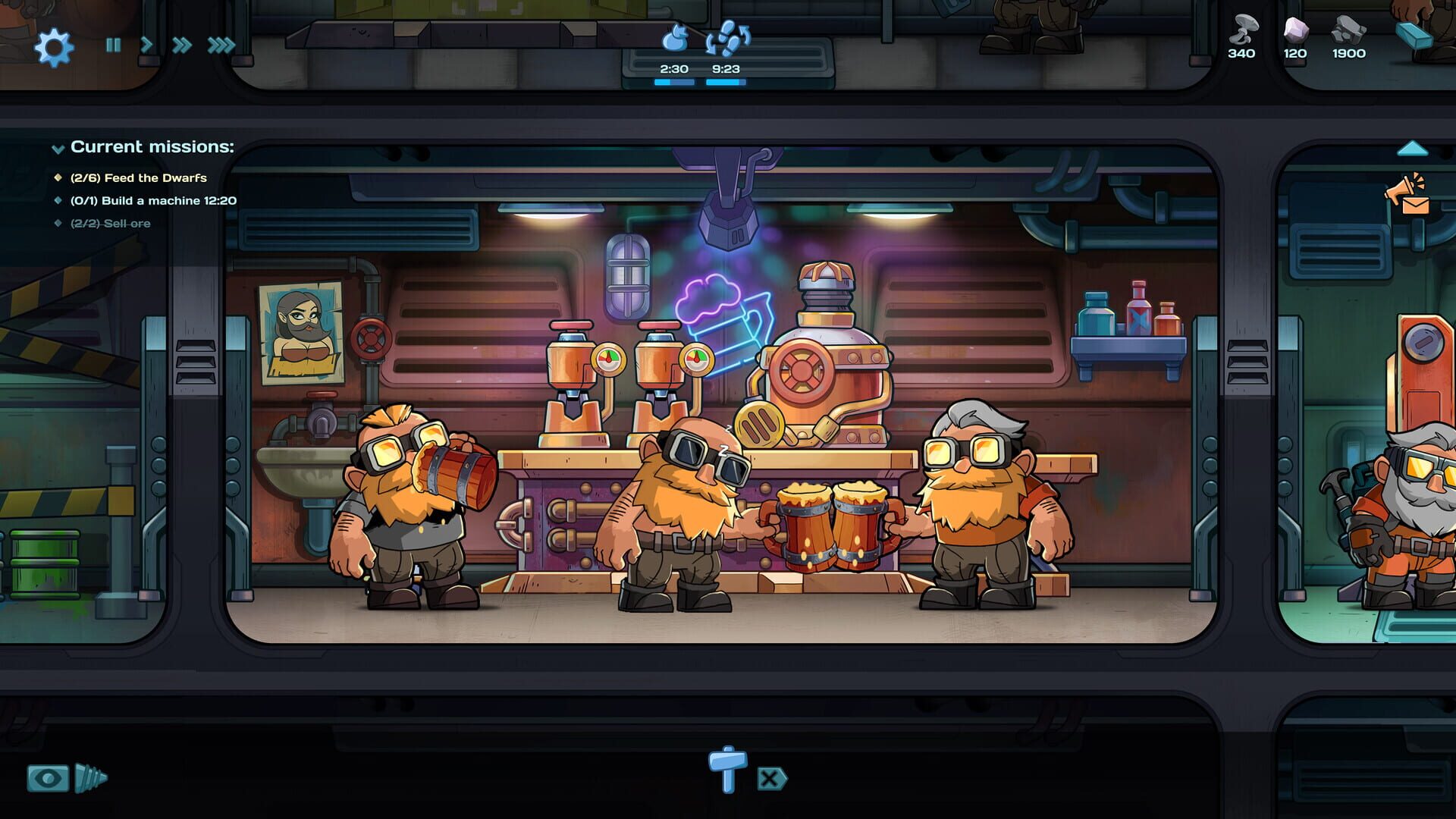Click the completed Sell ore mission
Image resolution: width=1456 pixels, height=819 pixels.
110,224
